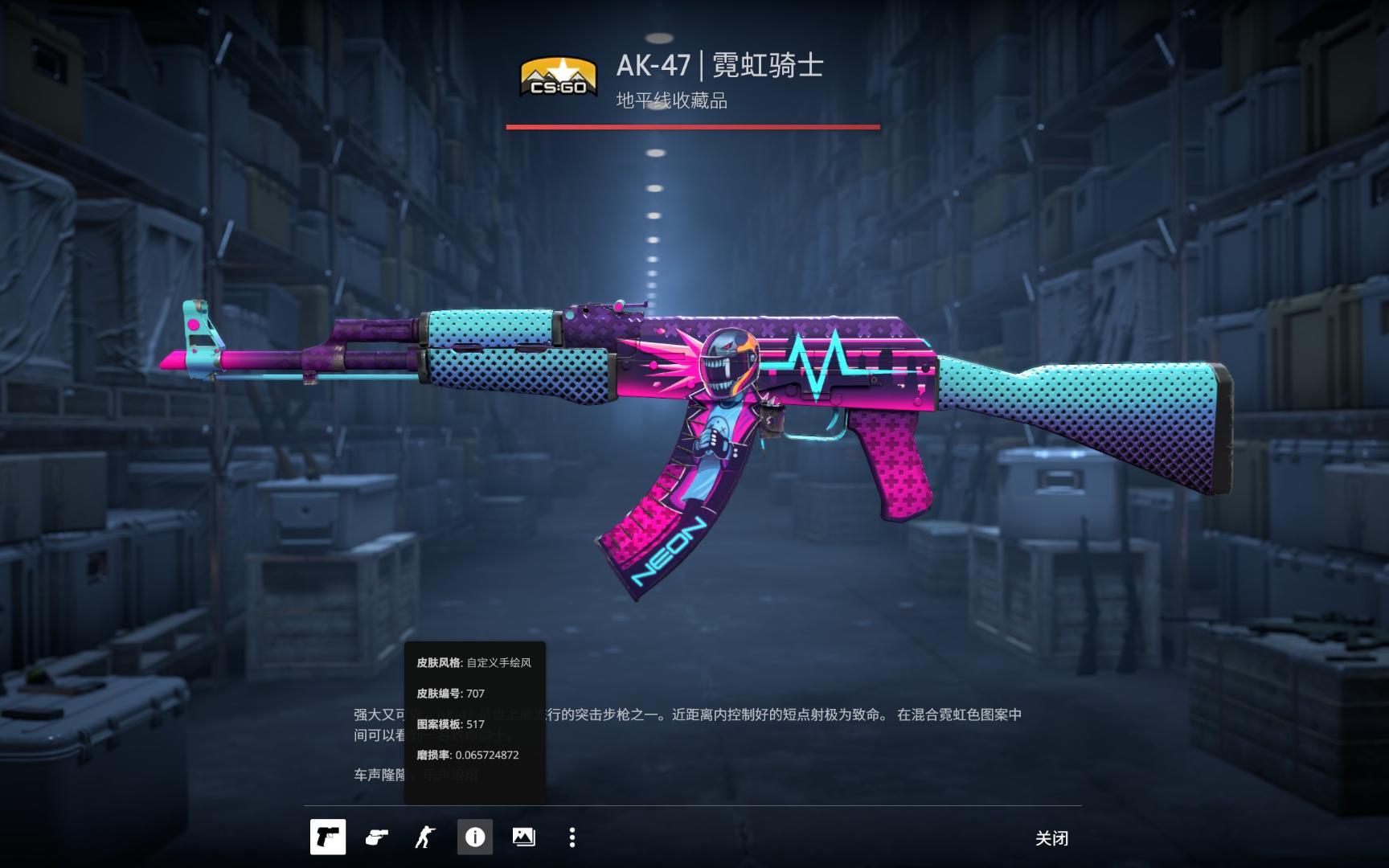Switch to the held-weapon preview icon
The width and height of the screenshot is (1389, 868).
click(377, 837)
